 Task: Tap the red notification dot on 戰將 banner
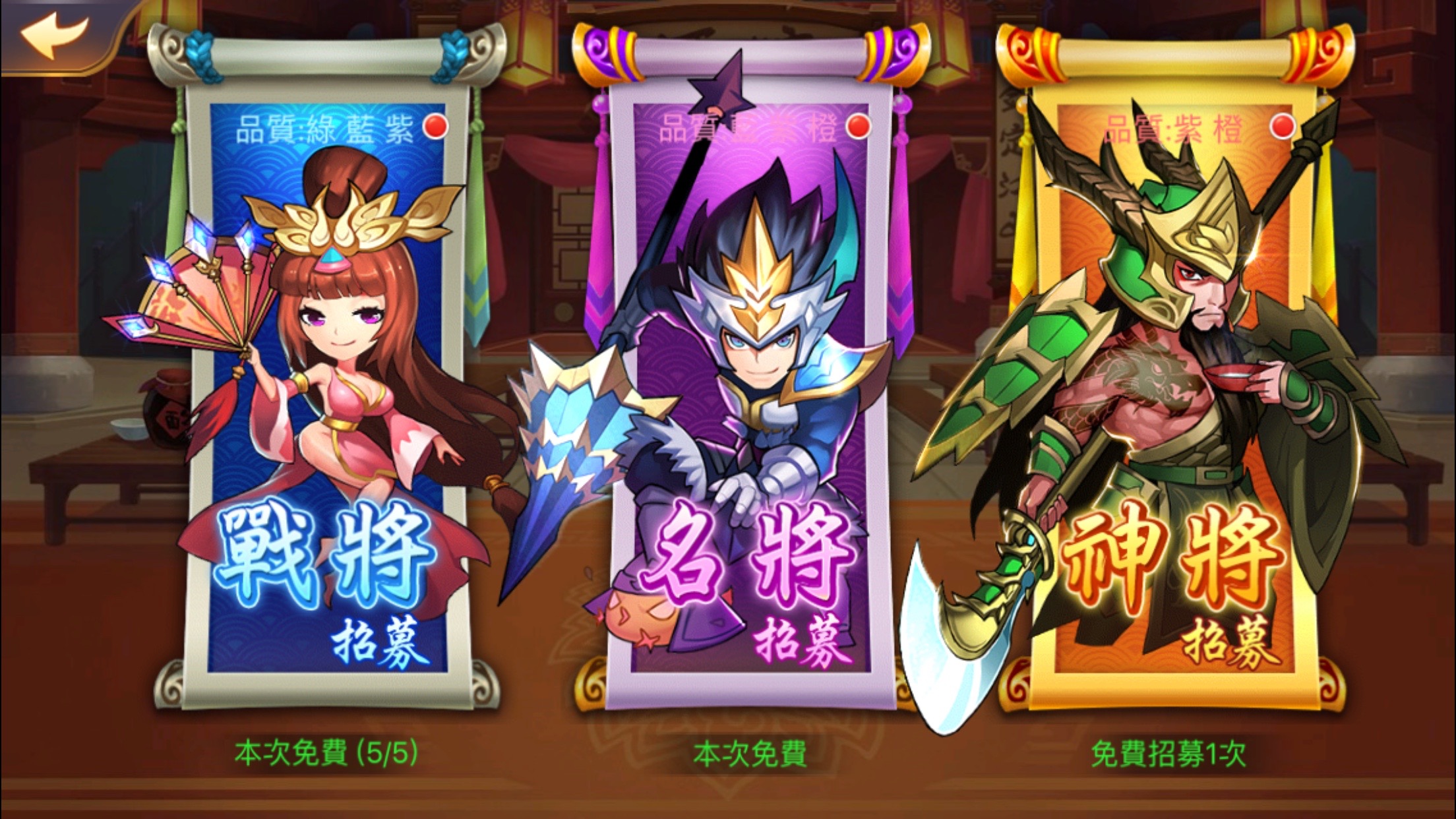(435, 124)
